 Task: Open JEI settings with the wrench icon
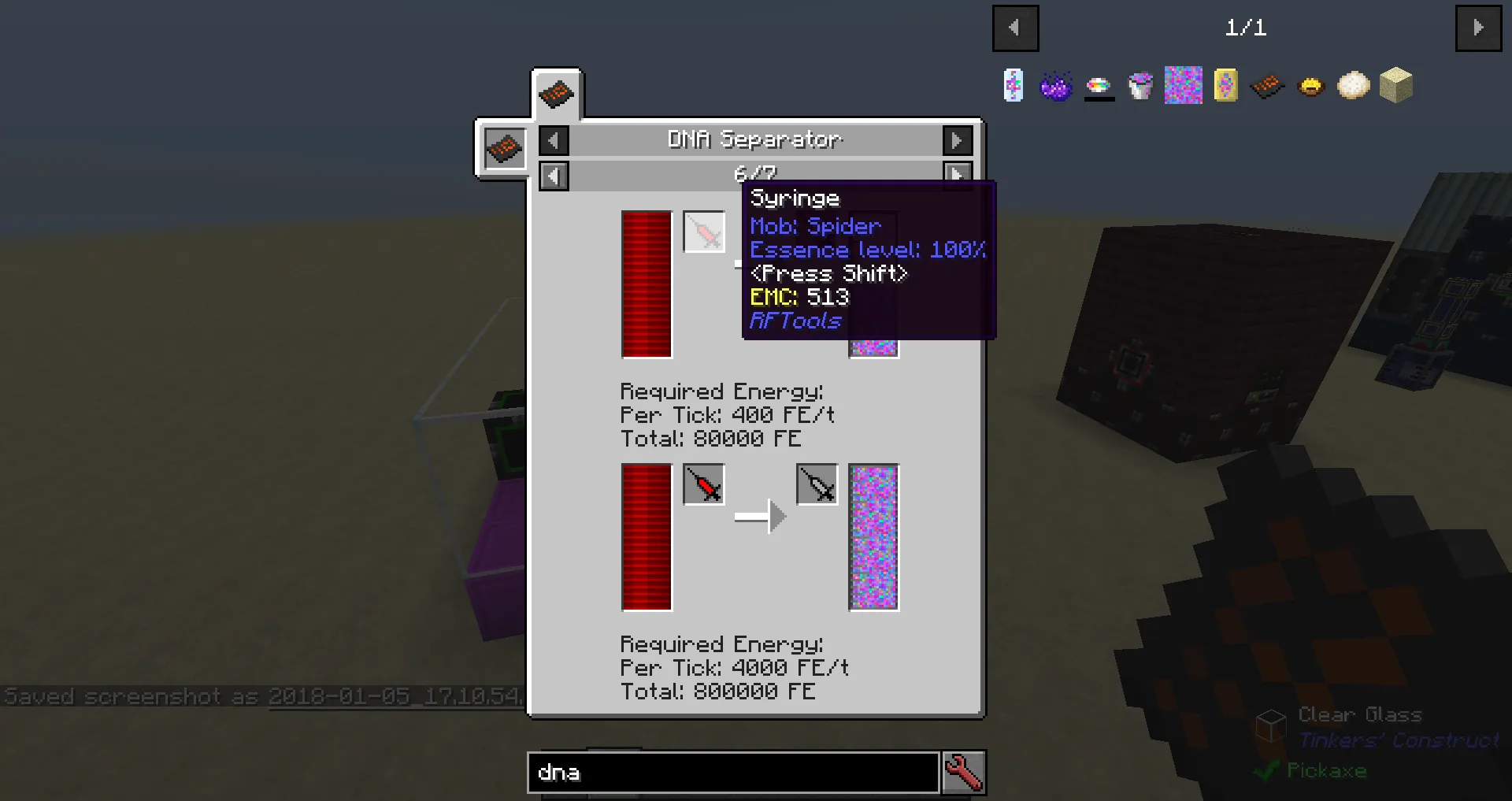(963, 773)
